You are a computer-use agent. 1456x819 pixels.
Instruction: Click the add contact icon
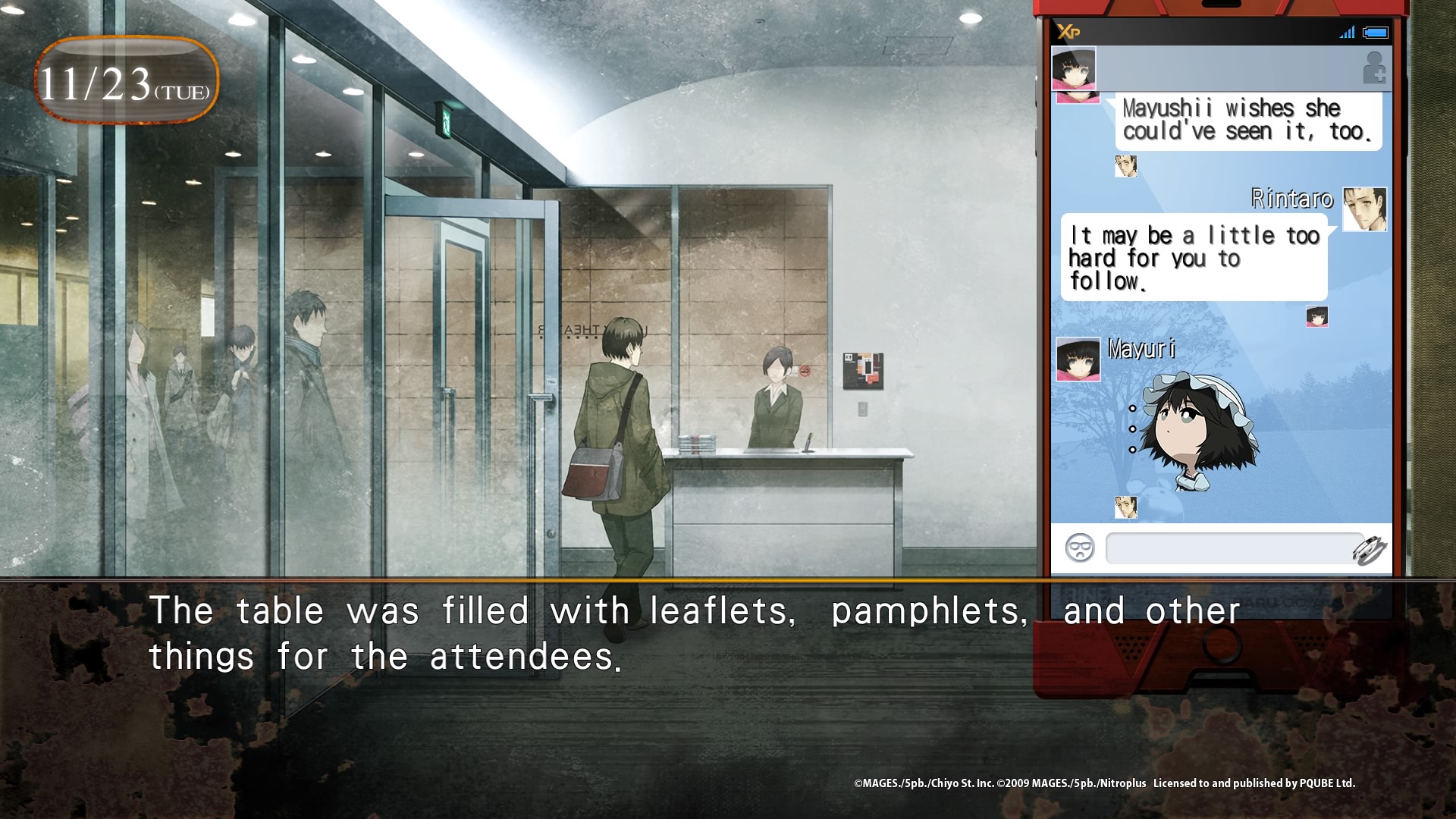tap(1373, 67)
